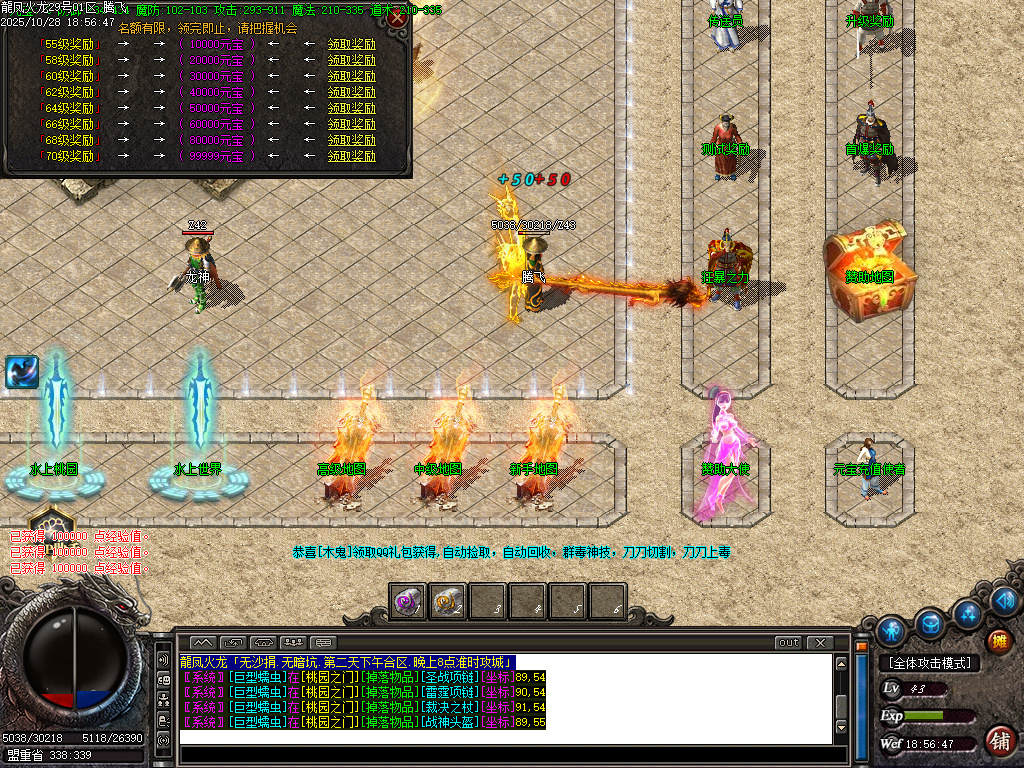
Task: Click the chat panel's first mountain tab
Action: pyautogui.click(x=202, y=642)
